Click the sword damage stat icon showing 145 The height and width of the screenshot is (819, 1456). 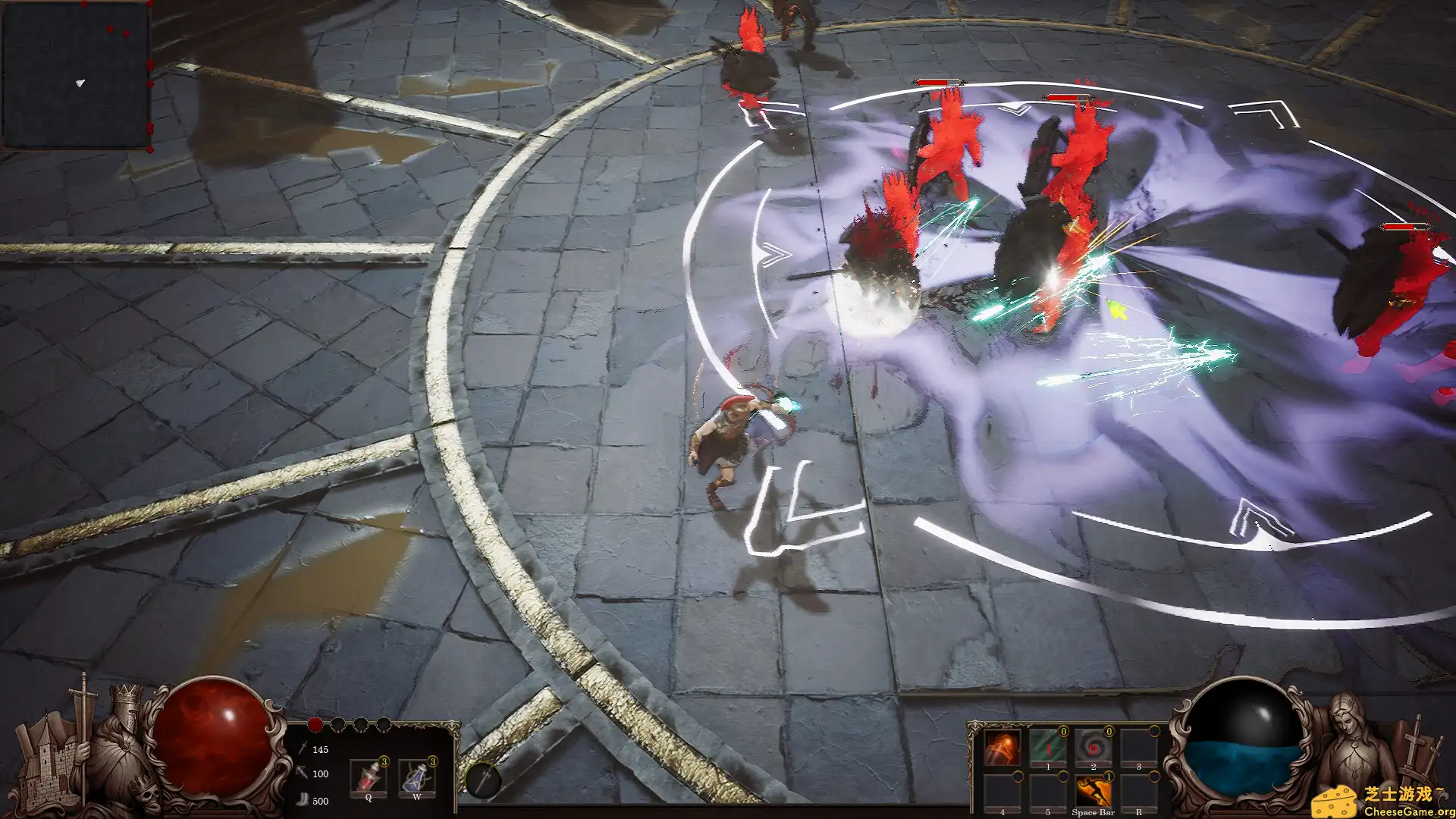coord(302,749)
